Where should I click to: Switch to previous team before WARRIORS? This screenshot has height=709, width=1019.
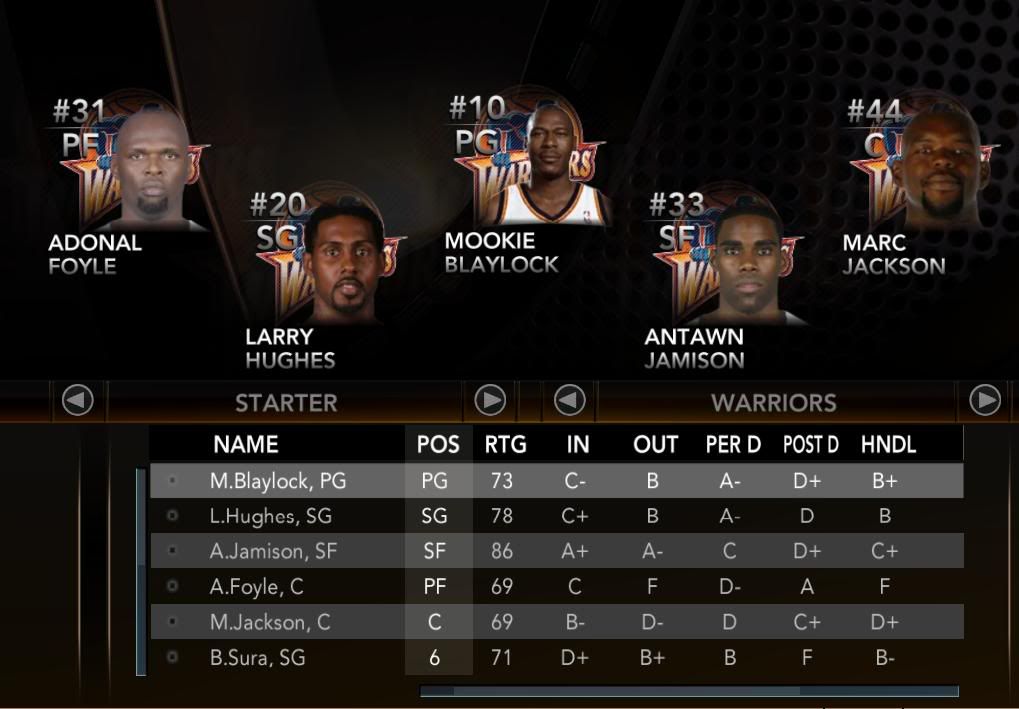point(570,401)
